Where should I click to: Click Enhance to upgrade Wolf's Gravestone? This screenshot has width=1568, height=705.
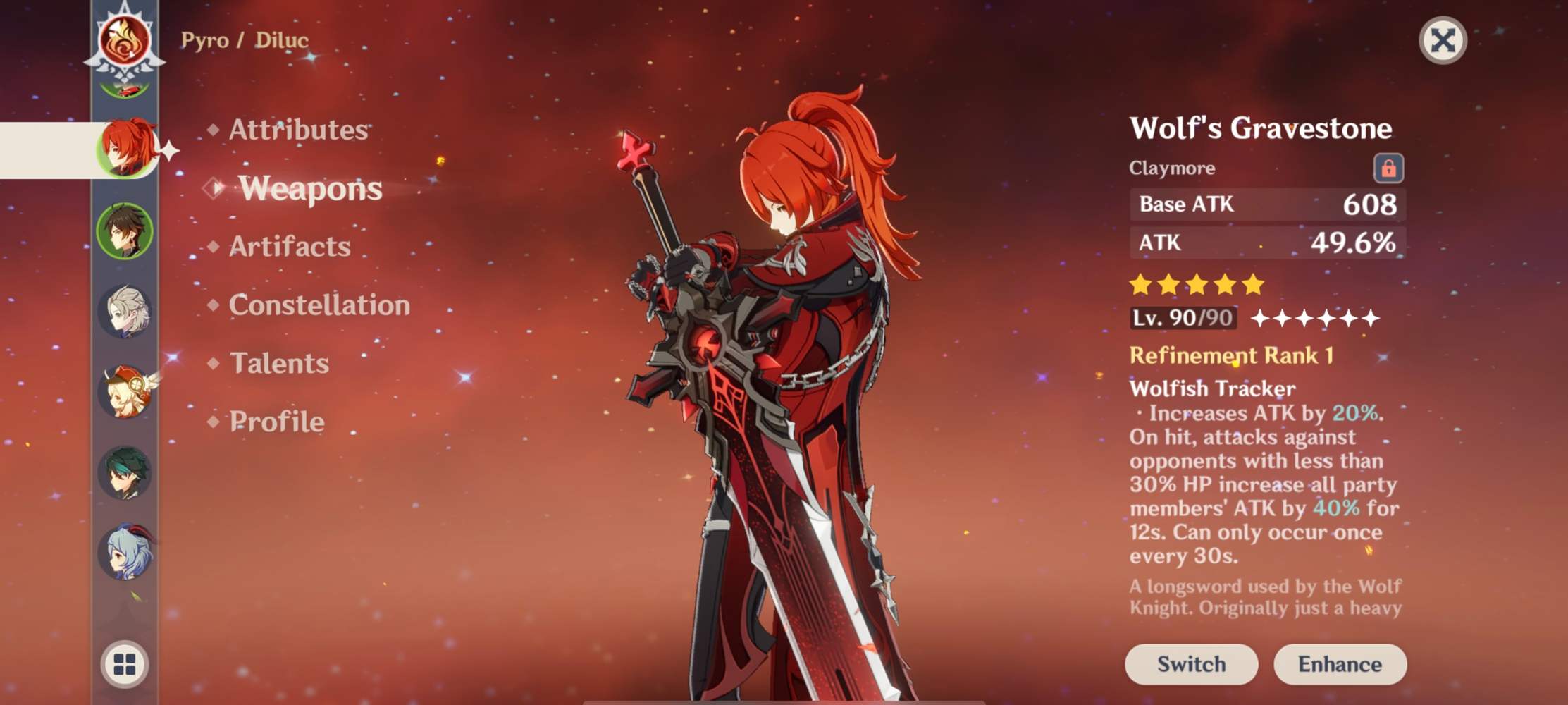coord(1340,663)
